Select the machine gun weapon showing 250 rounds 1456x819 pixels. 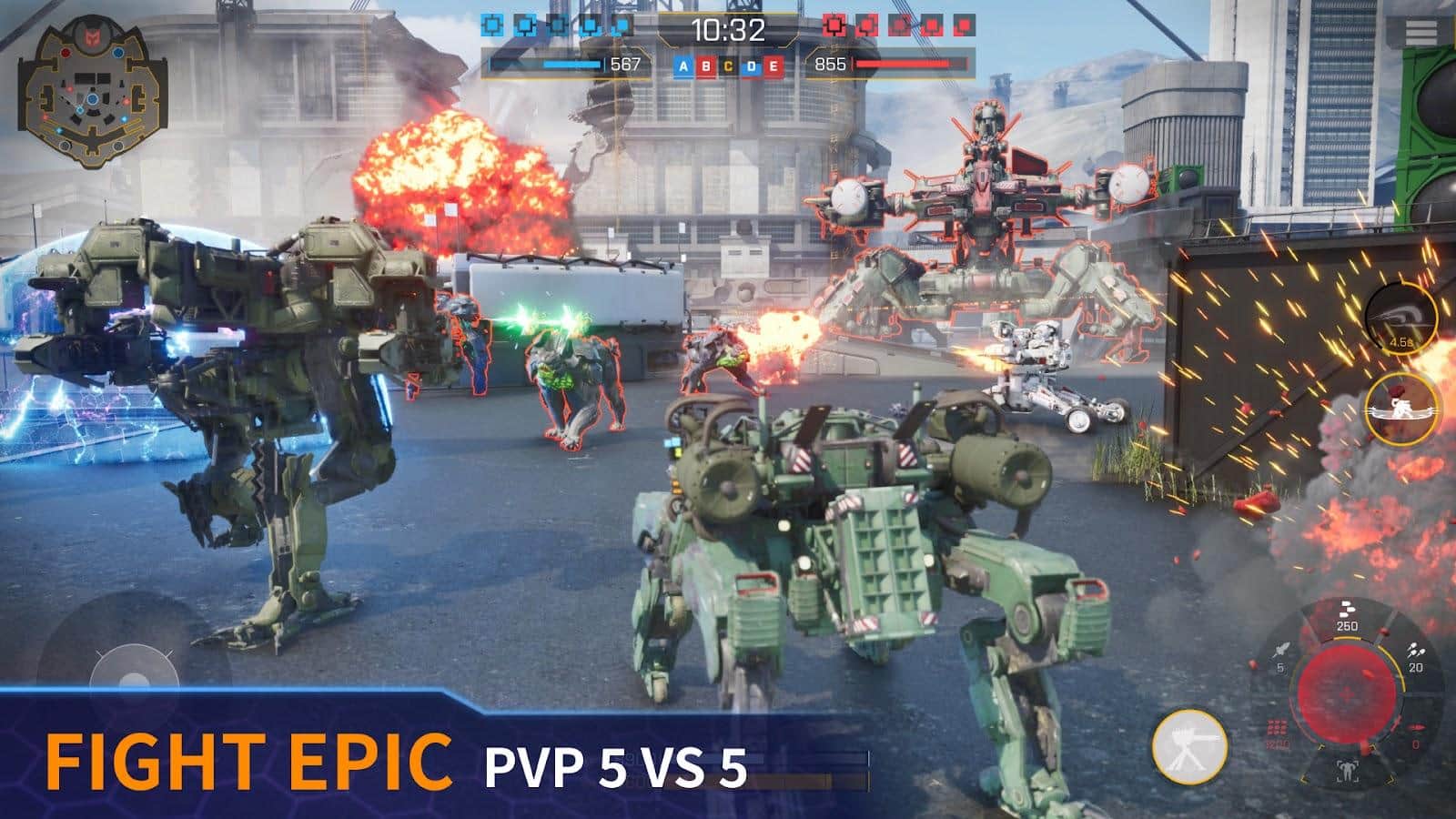(x=1347, y=612)
